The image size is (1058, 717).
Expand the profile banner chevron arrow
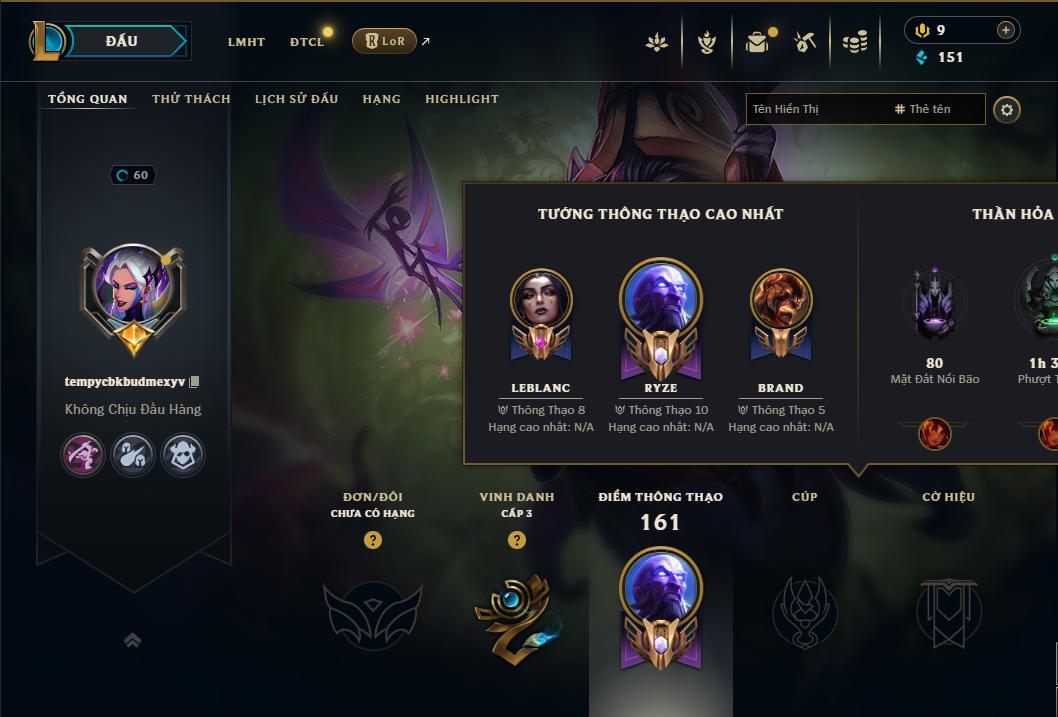[132, 640]
